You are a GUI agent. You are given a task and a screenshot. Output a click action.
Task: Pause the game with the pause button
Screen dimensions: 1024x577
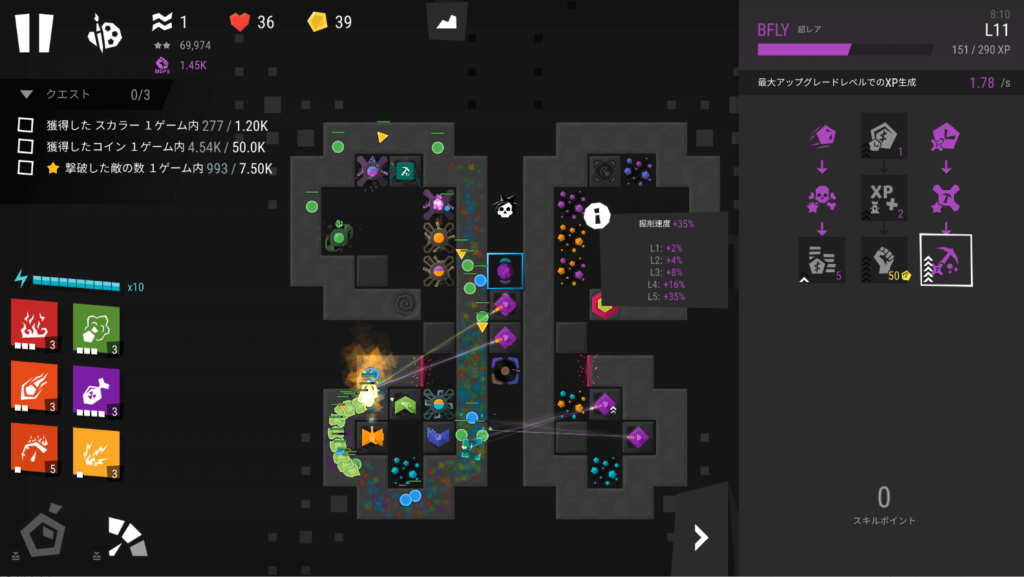pyautogui.click(x=33, y=32)
